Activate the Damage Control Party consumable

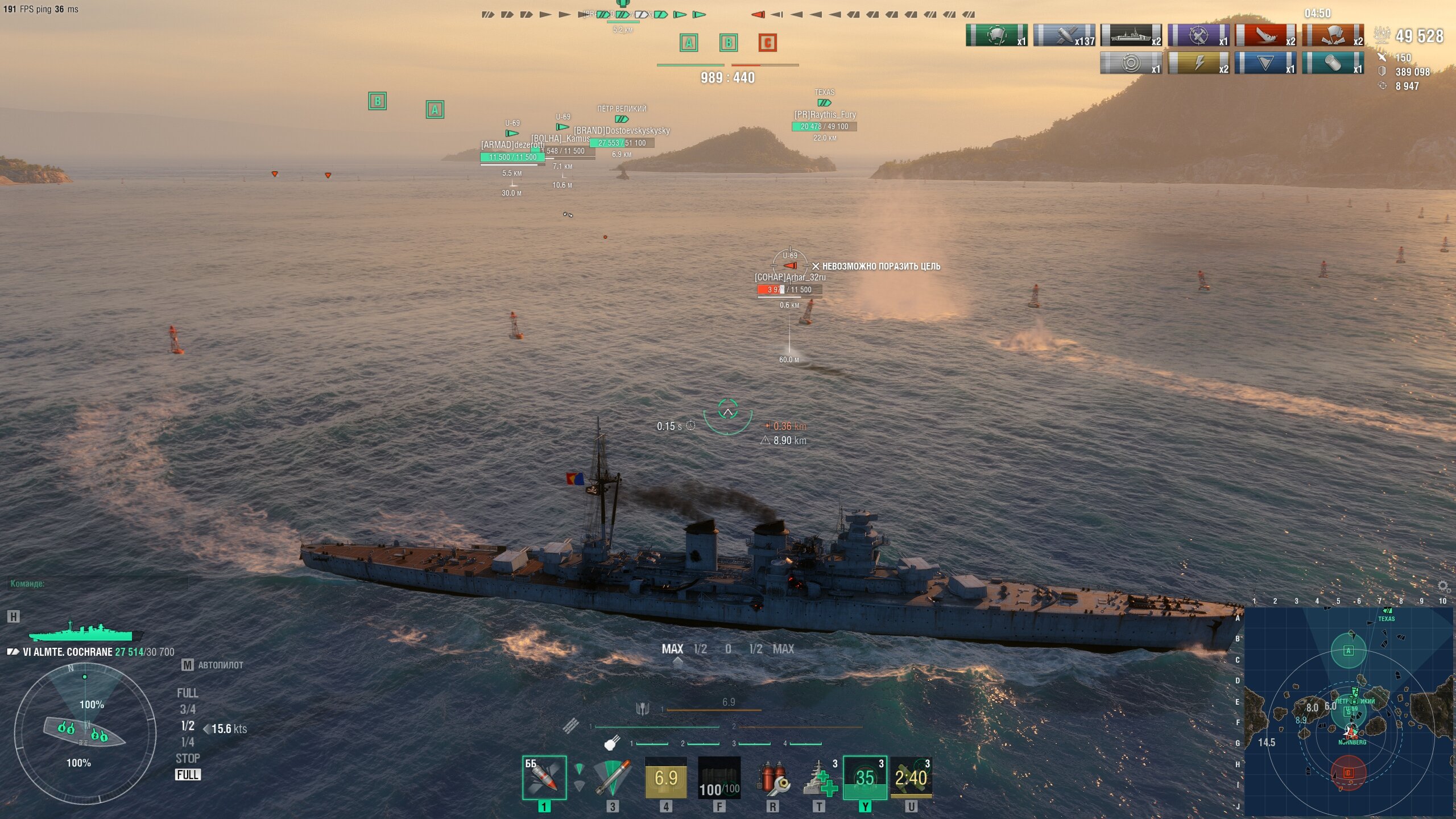(x=772, y=777)
